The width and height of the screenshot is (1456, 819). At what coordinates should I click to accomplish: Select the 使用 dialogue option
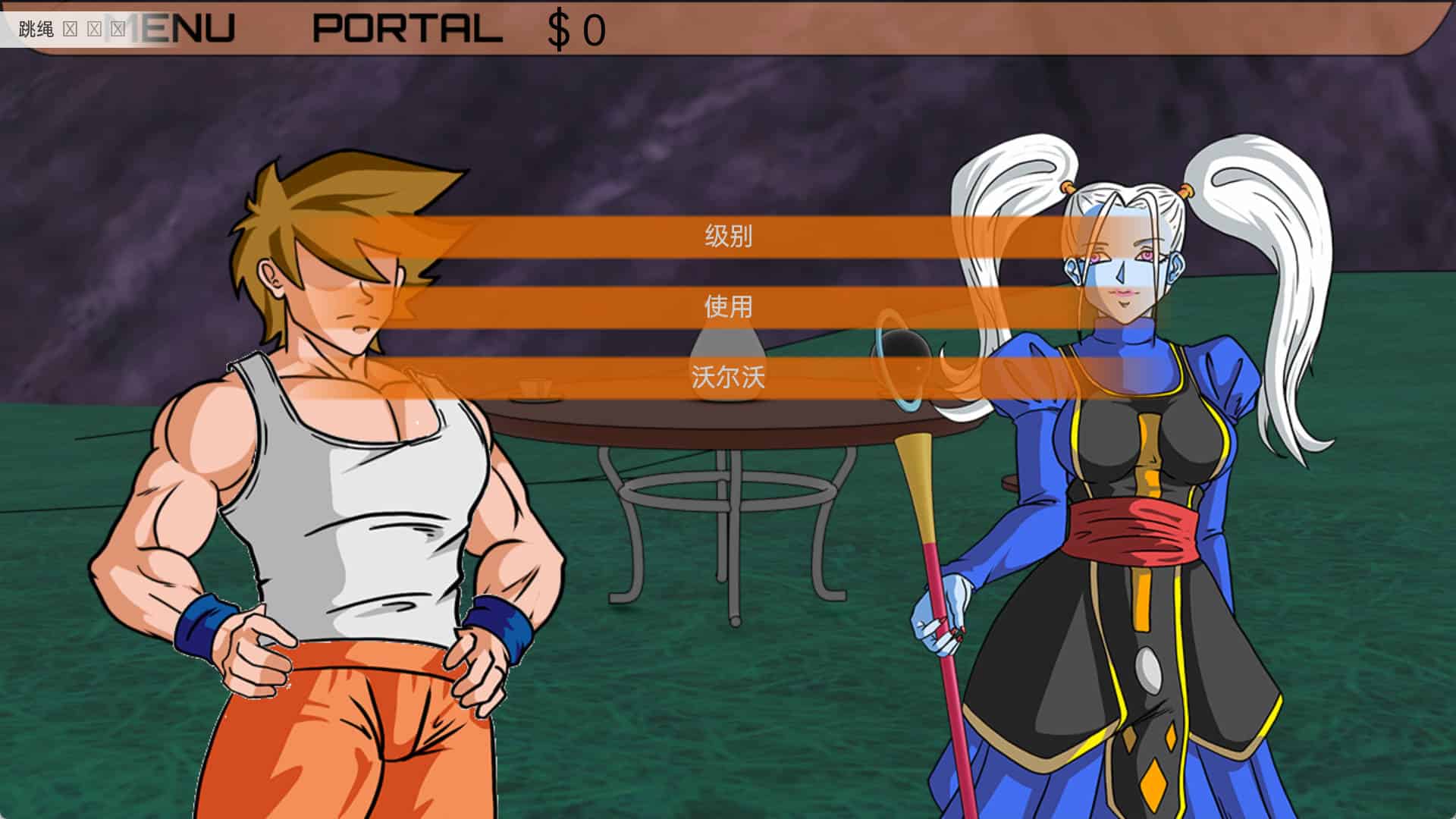728,306
